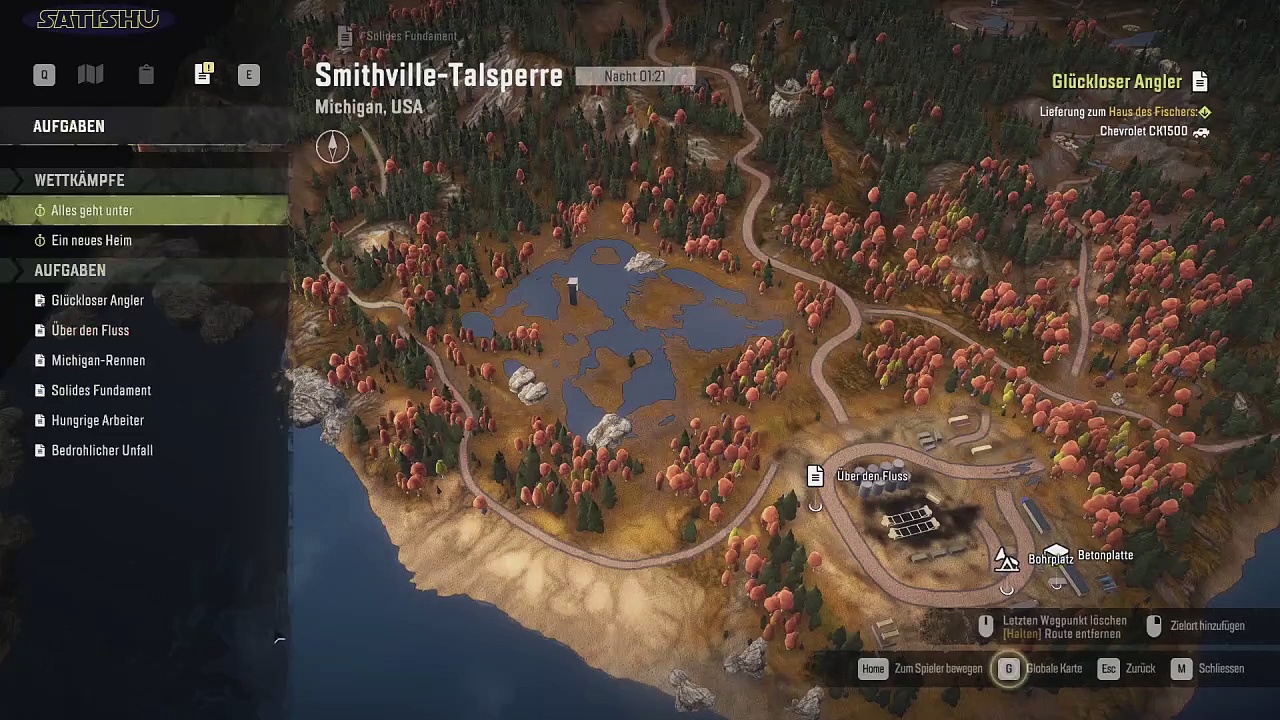
Task: Pick the Michigan-Rennen task
Action: [98, 361]
